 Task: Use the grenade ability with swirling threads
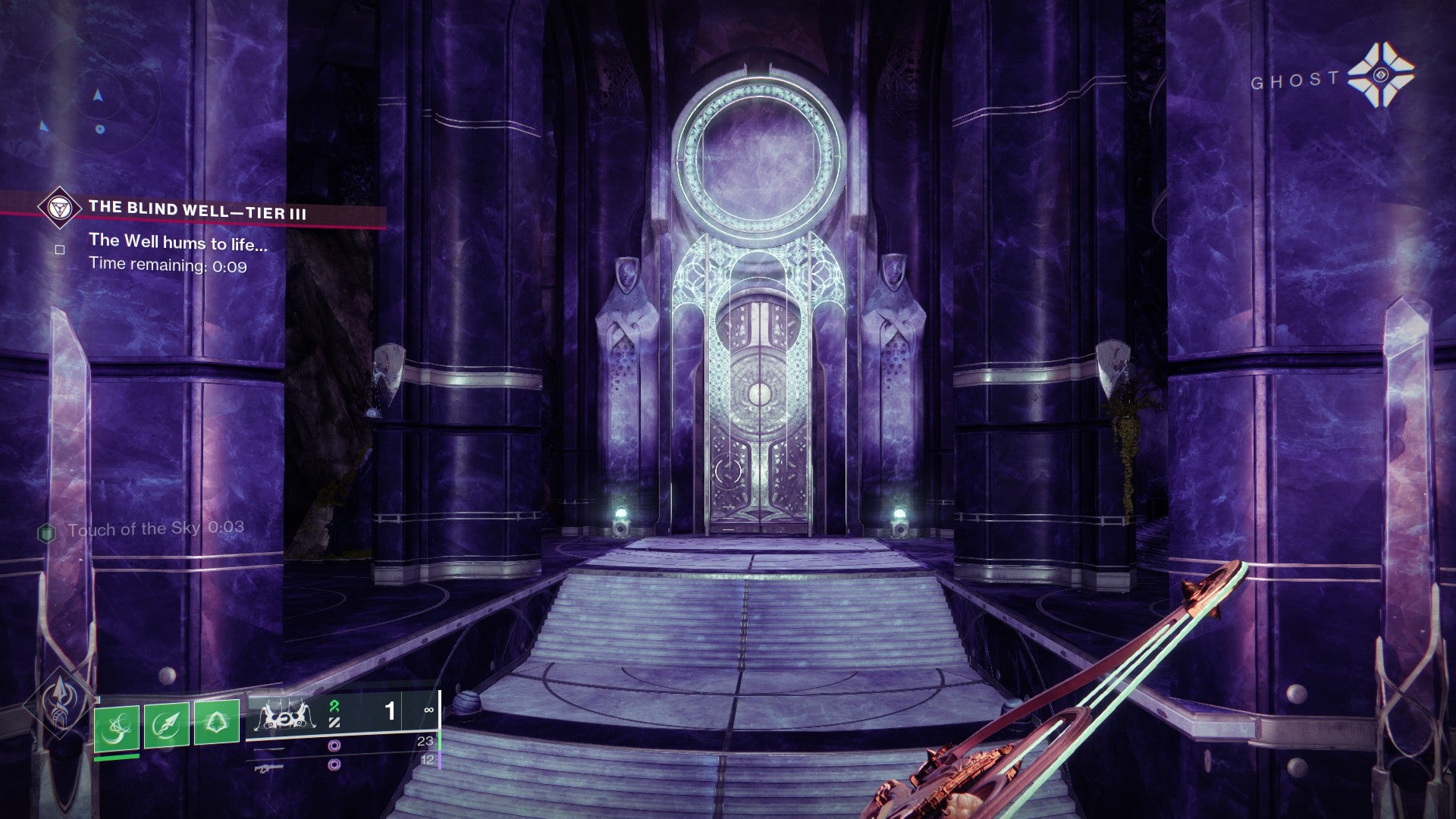(117, 728)
